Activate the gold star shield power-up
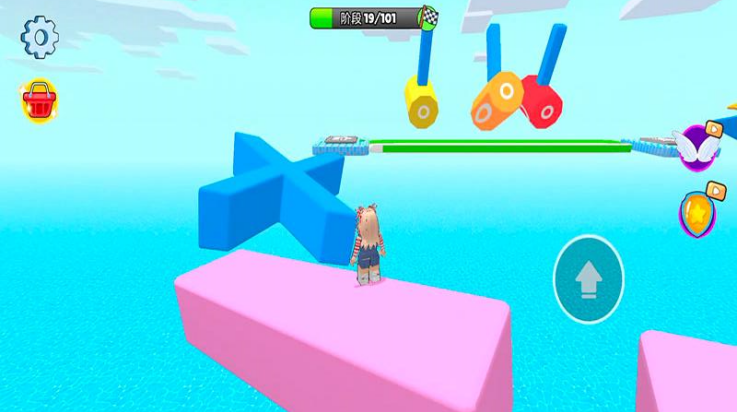This screenshot has width=737, height=412. click(x=697, y=211)
